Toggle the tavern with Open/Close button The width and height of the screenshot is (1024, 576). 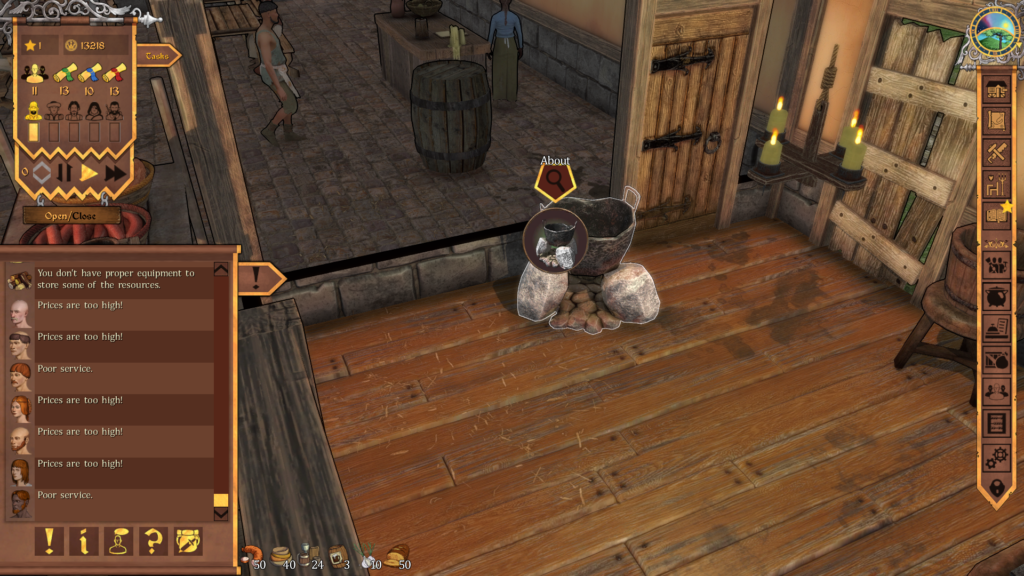click(x=72, y=215)
